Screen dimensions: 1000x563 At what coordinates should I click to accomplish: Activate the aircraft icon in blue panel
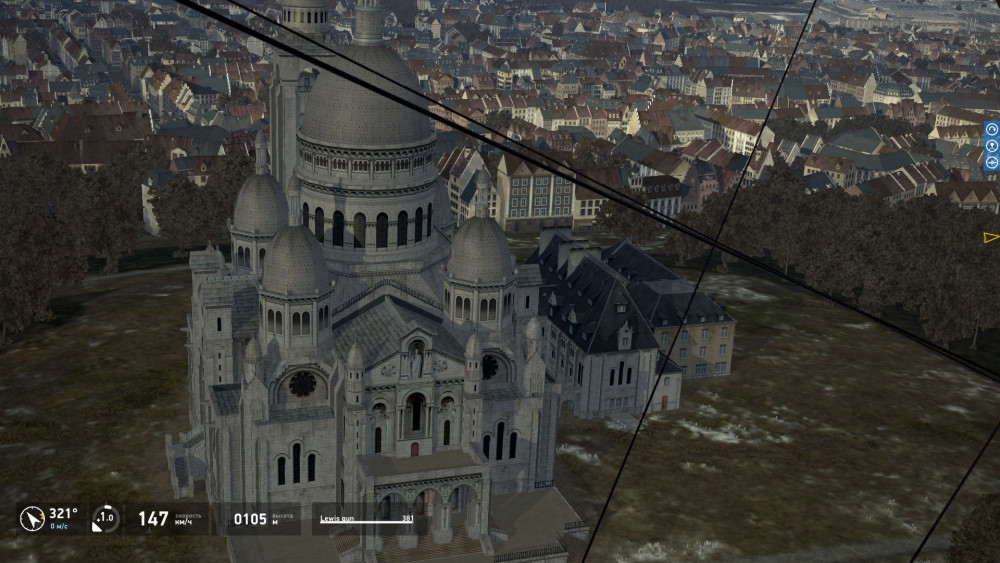(x=992, y=162)
